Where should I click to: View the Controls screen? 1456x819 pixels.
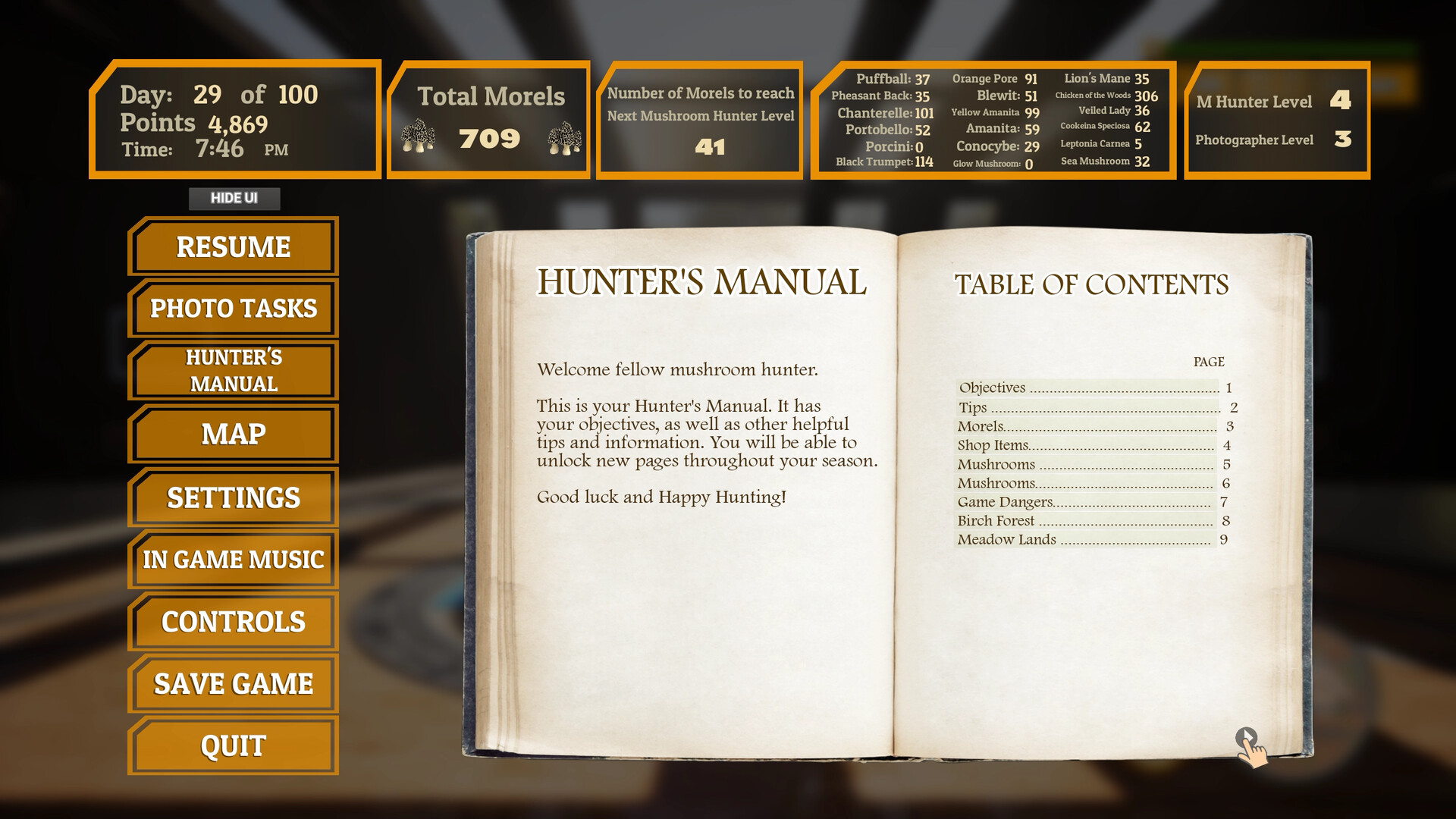(x=232, y=621)
